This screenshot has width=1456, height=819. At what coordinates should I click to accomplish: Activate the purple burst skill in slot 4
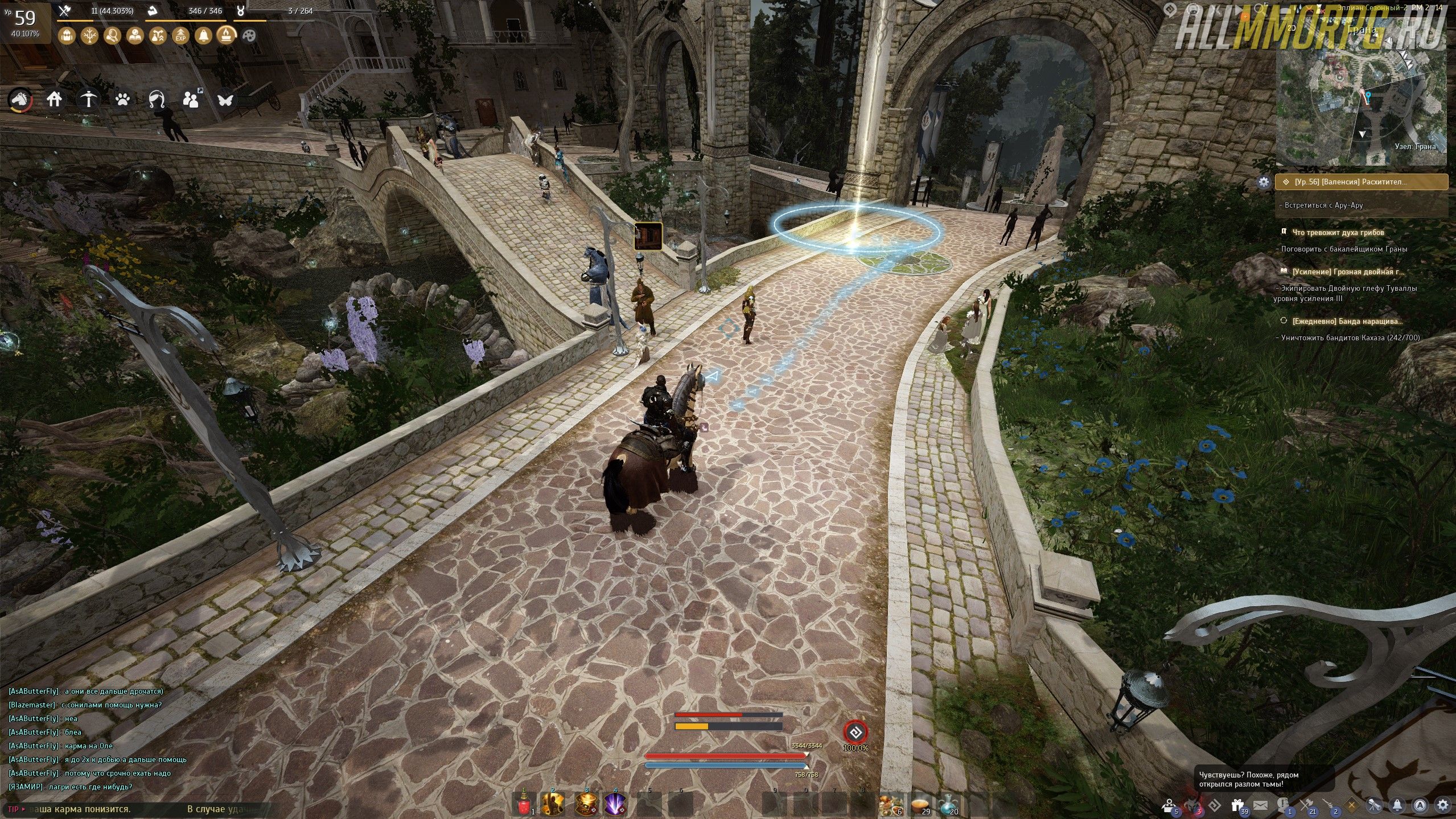click(615, 804)
